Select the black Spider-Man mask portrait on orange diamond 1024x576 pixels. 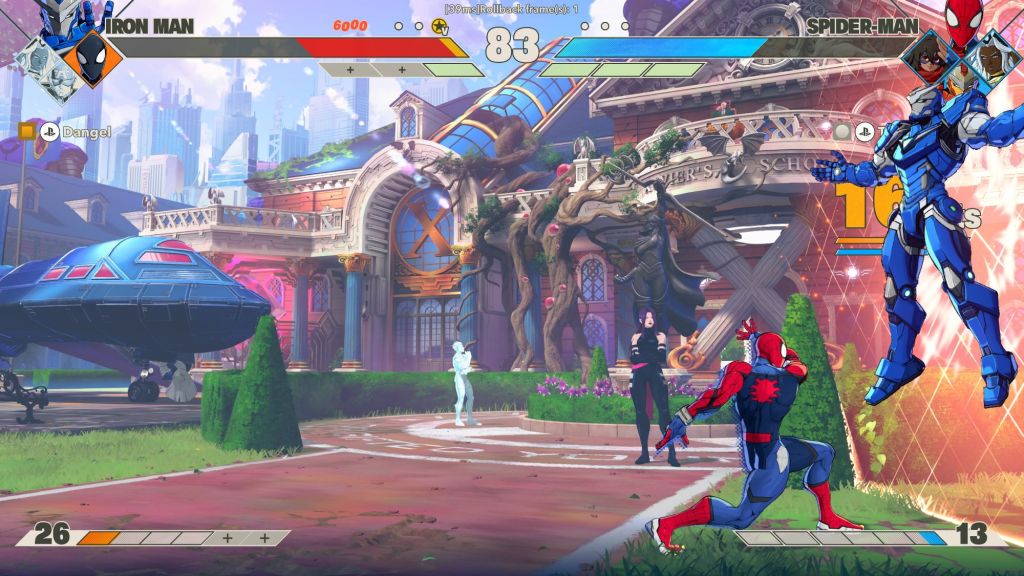[91, 58]
